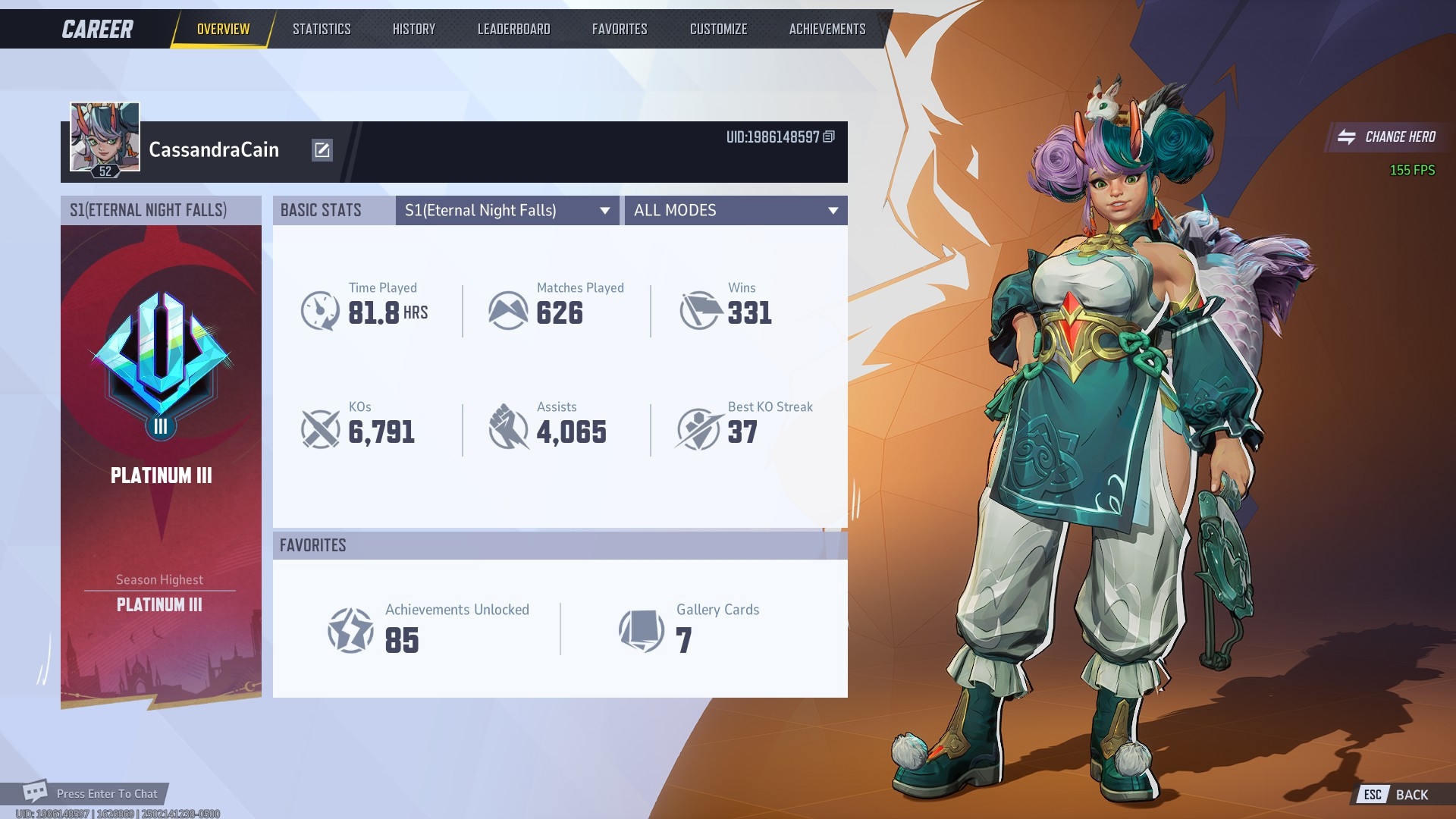Click the player avatar portrait
The image size is (1456, 819).
click(x=105, y=138)
